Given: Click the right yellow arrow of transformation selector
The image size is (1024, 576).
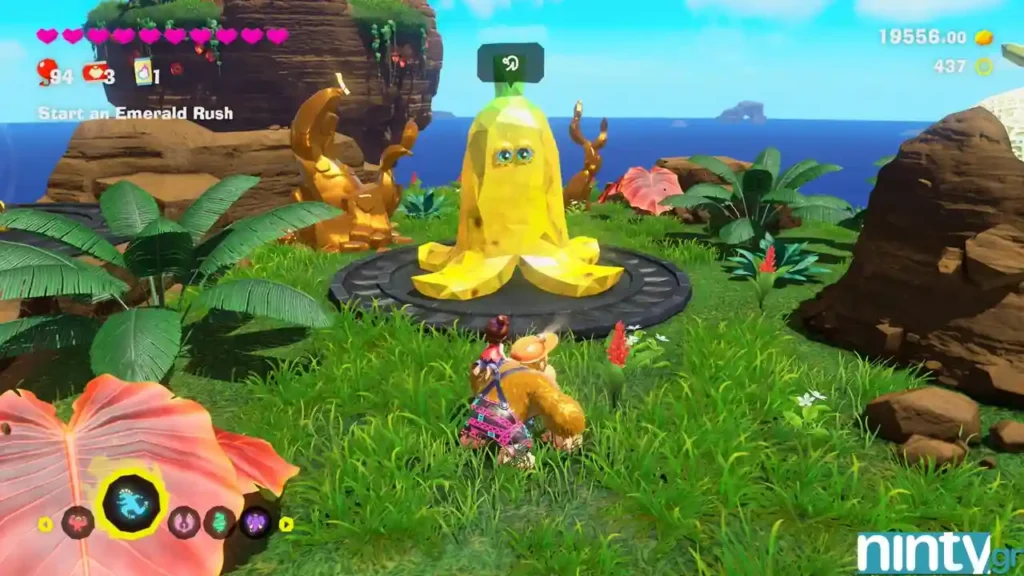Looking at the screenshot, I should (x=286, y=523).
